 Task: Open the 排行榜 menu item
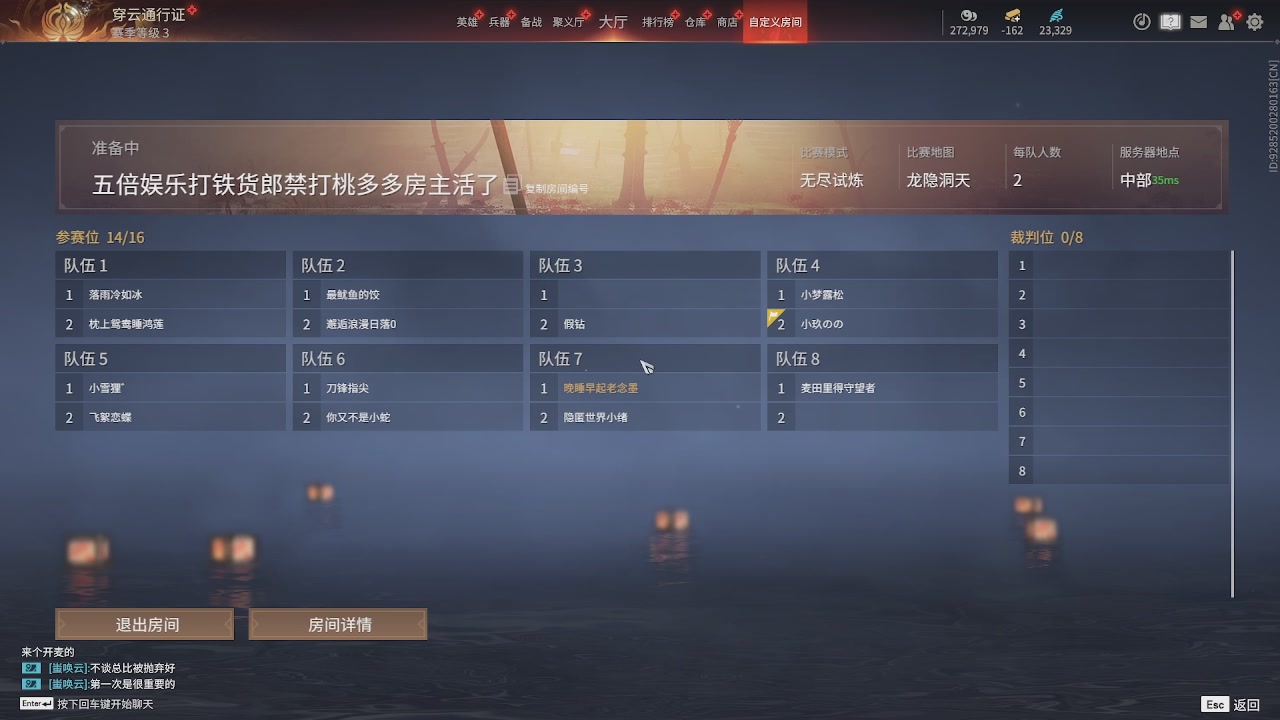(656, 19)
